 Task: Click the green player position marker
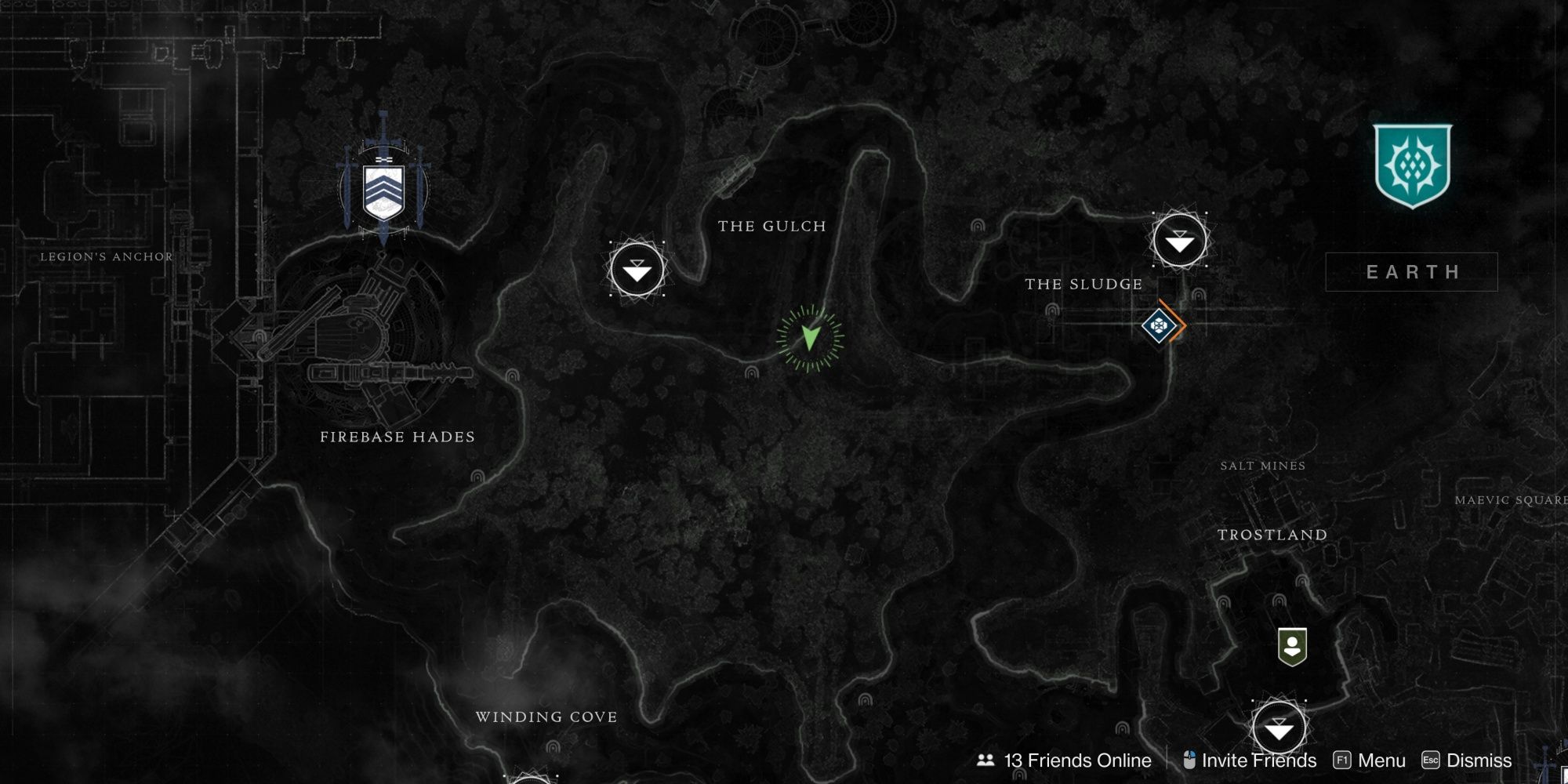click(x=809, y=339)
